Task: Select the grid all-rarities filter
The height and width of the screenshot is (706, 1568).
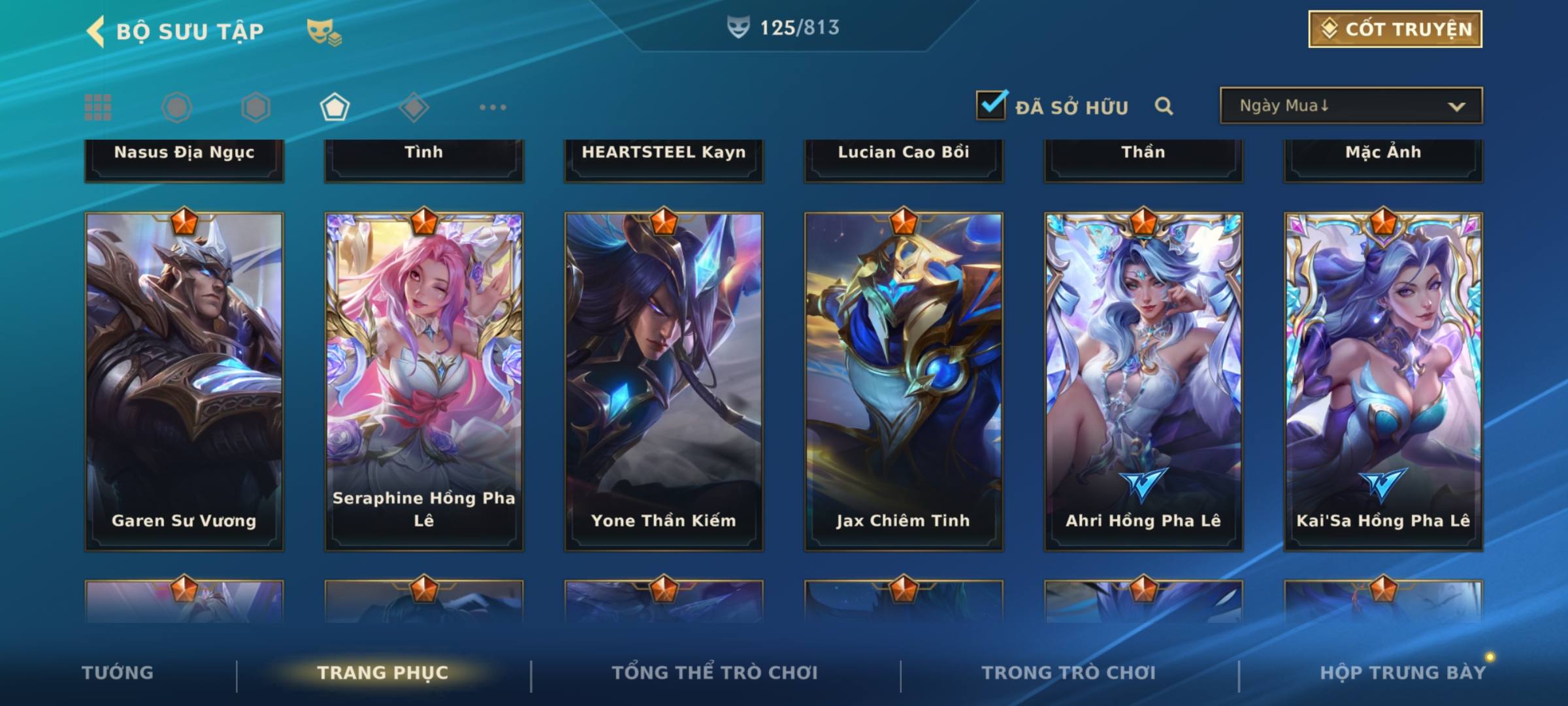Action: click(x=98, y=107)
